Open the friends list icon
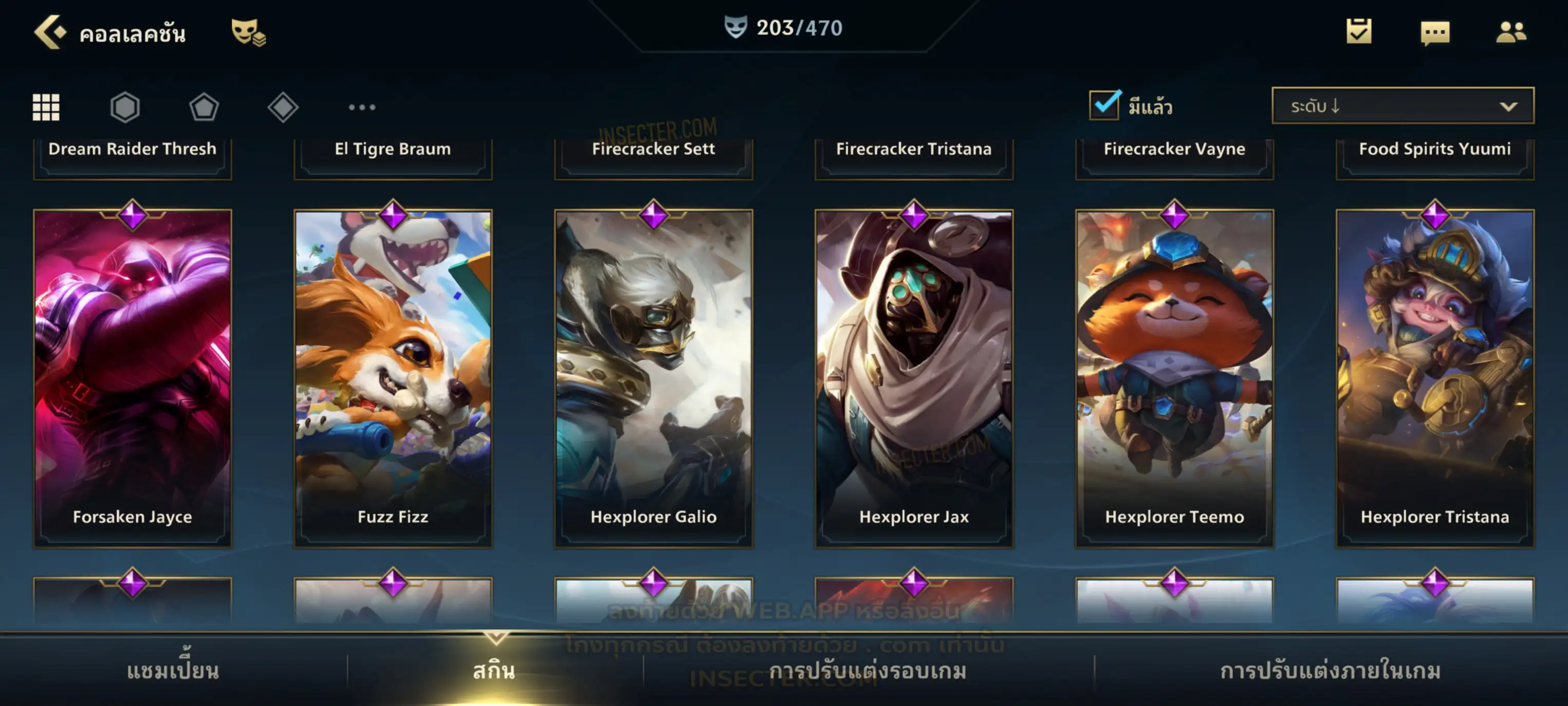1568x706 pixels. point(1511,32)
